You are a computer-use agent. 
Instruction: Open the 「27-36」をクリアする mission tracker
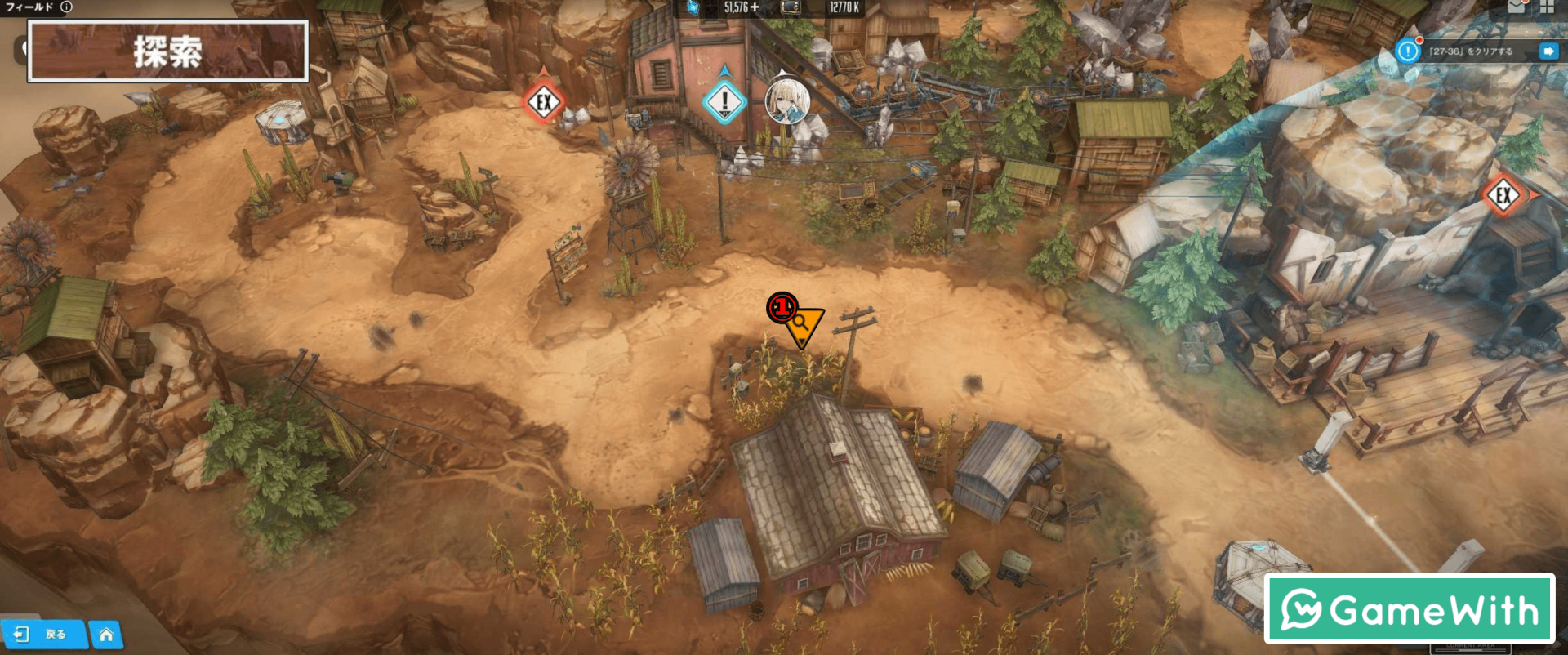tap(1470, 51)
